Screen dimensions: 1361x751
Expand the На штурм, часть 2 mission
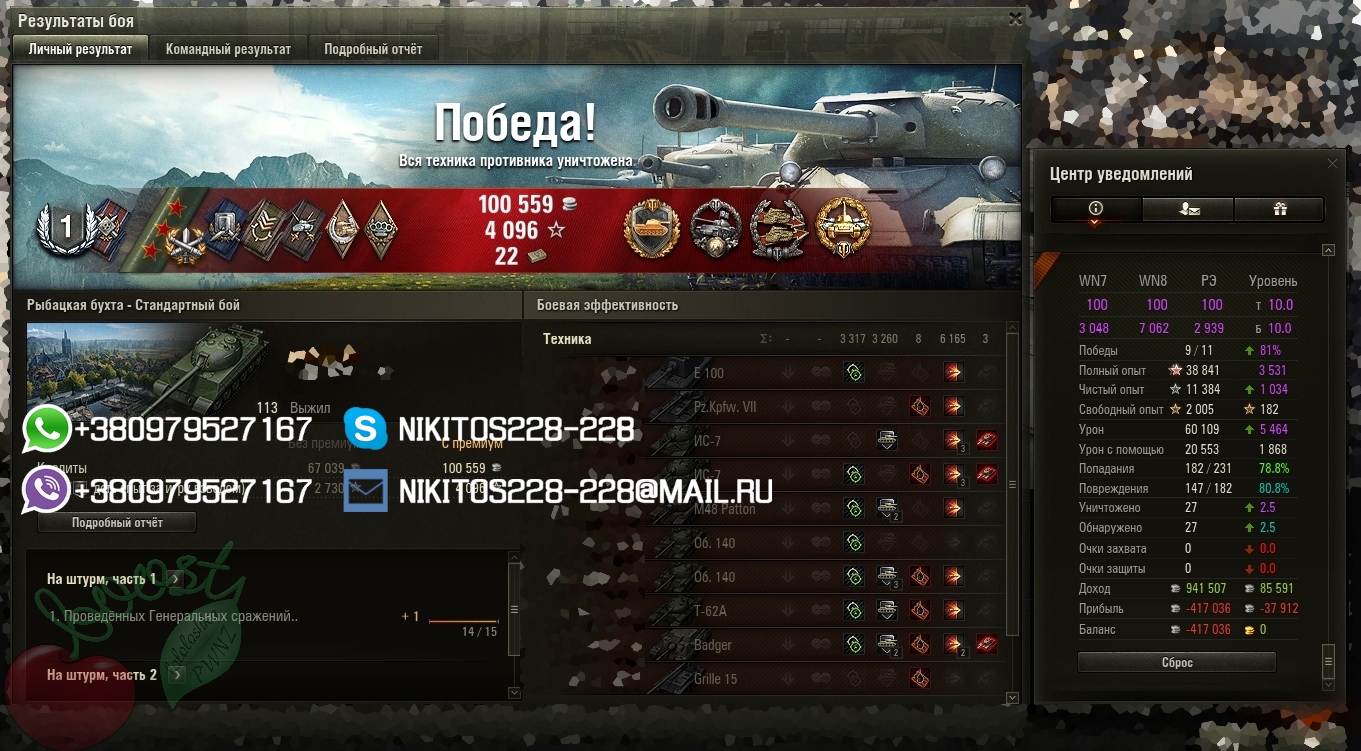click(x=176, y=675)
